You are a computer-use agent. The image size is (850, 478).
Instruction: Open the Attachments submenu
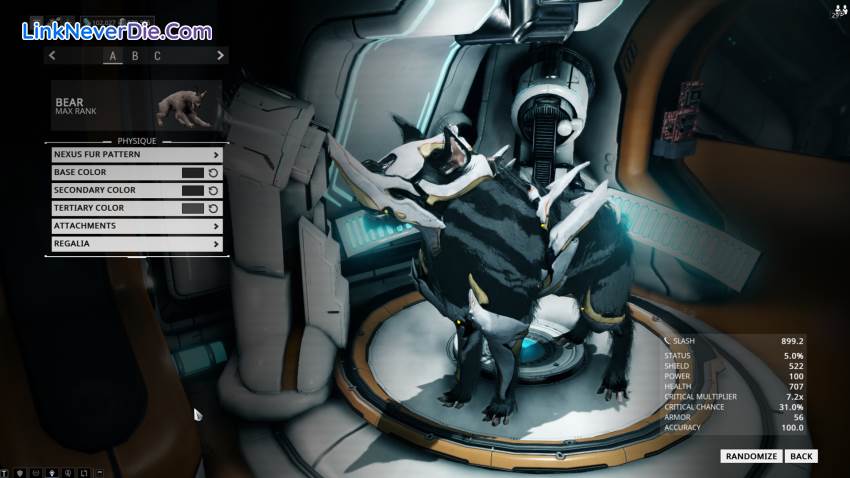tap(136, 226)
